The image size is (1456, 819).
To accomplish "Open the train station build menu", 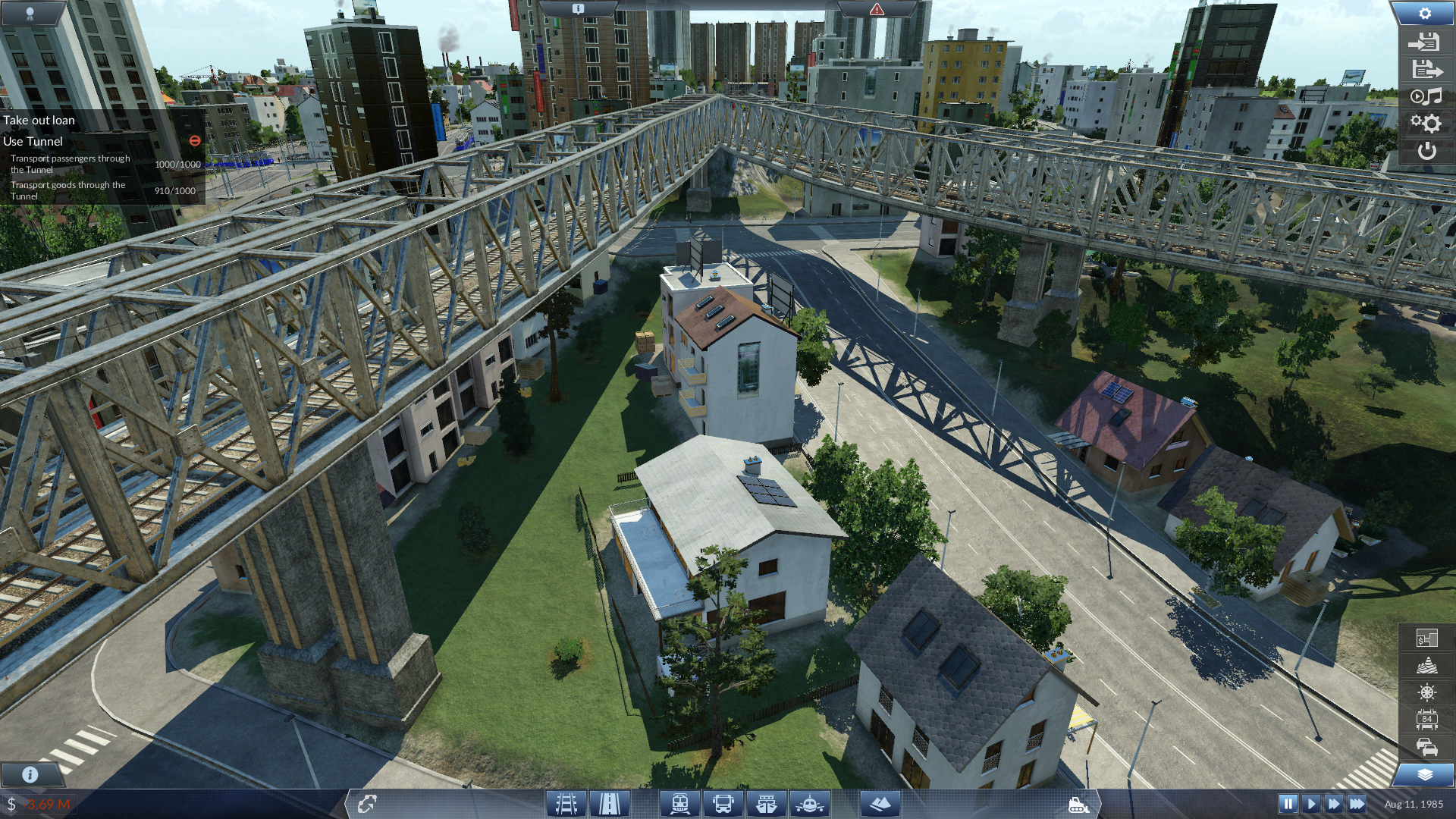I will point(679,803).
